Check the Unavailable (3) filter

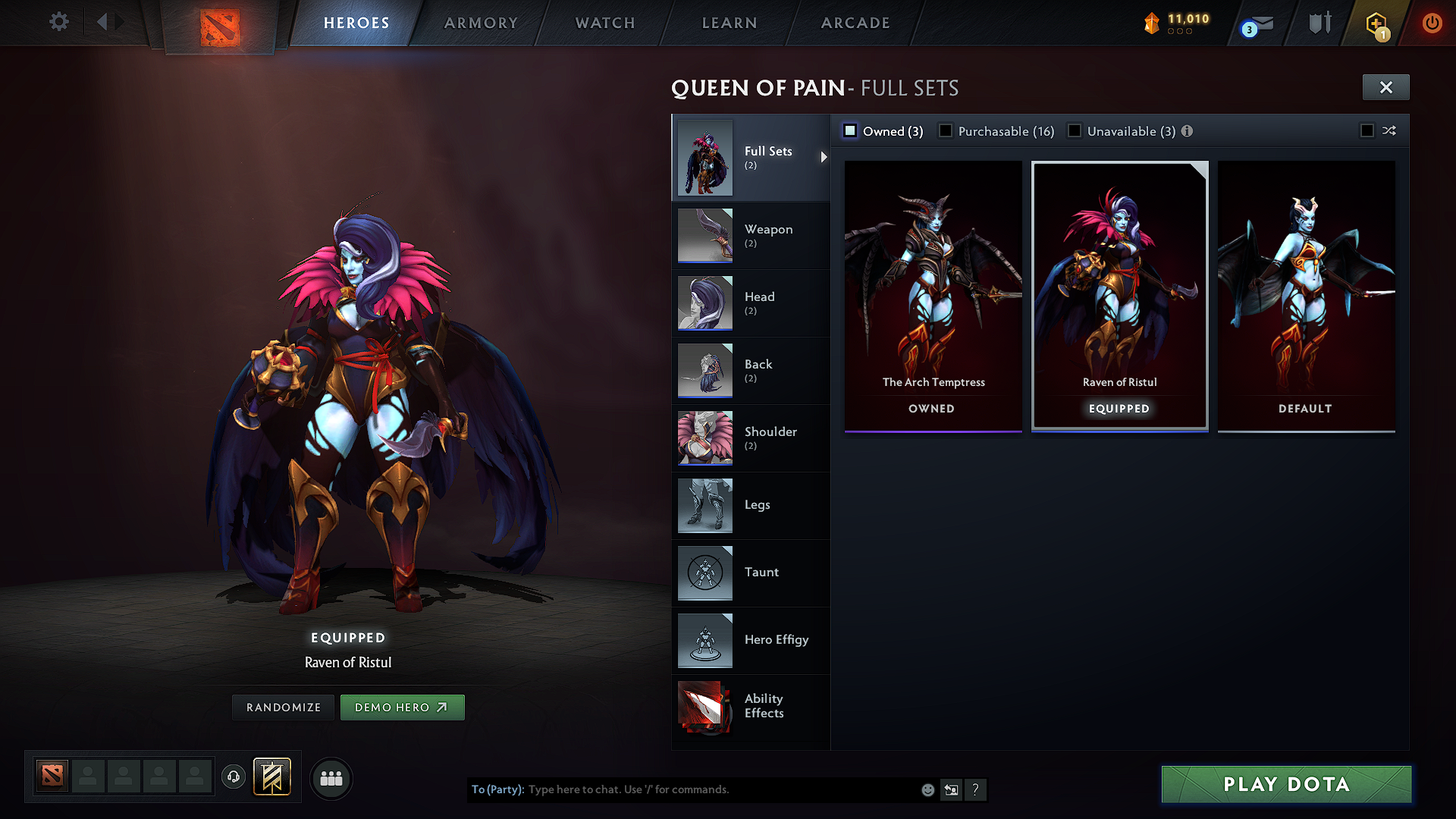click(1075, 130)
